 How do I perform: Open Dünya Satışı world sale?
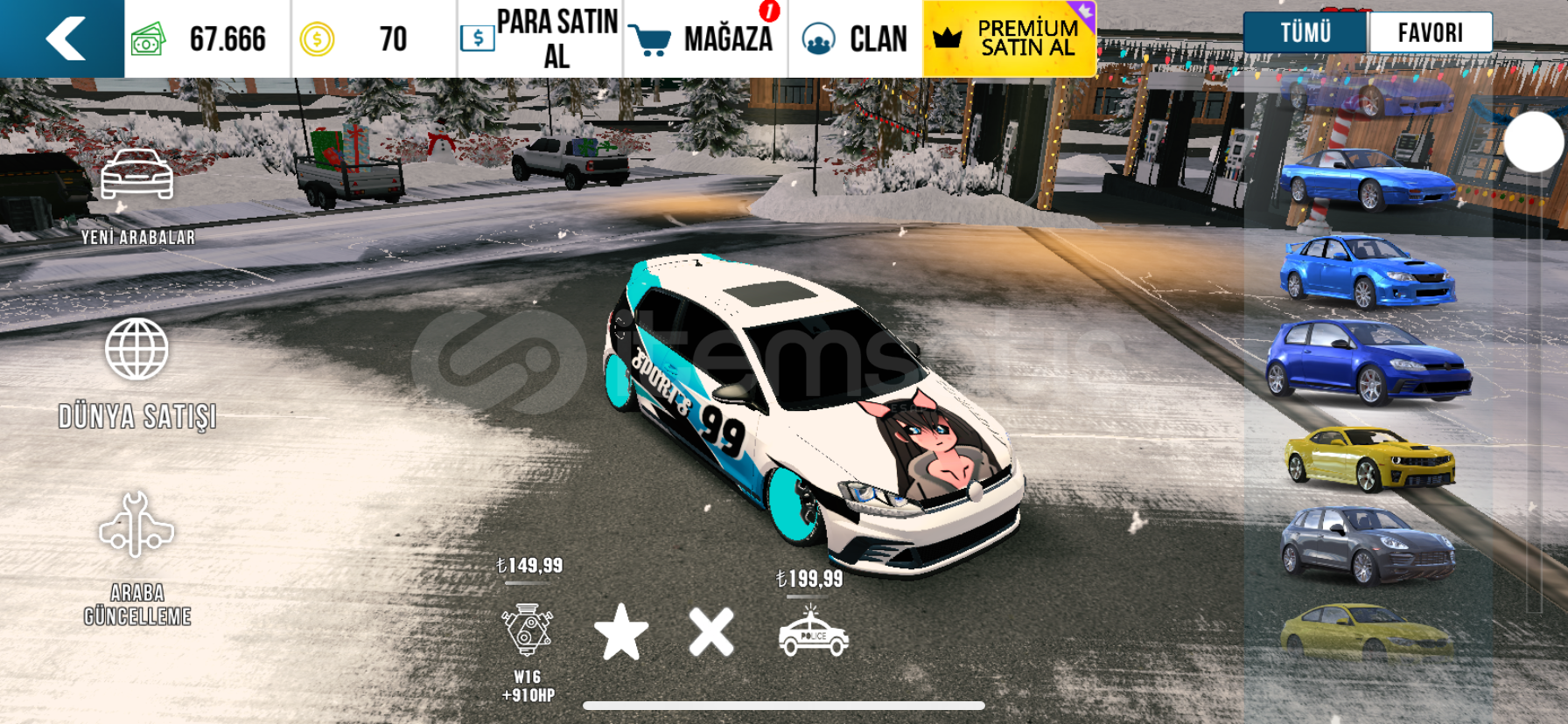[x=137, y=373]
